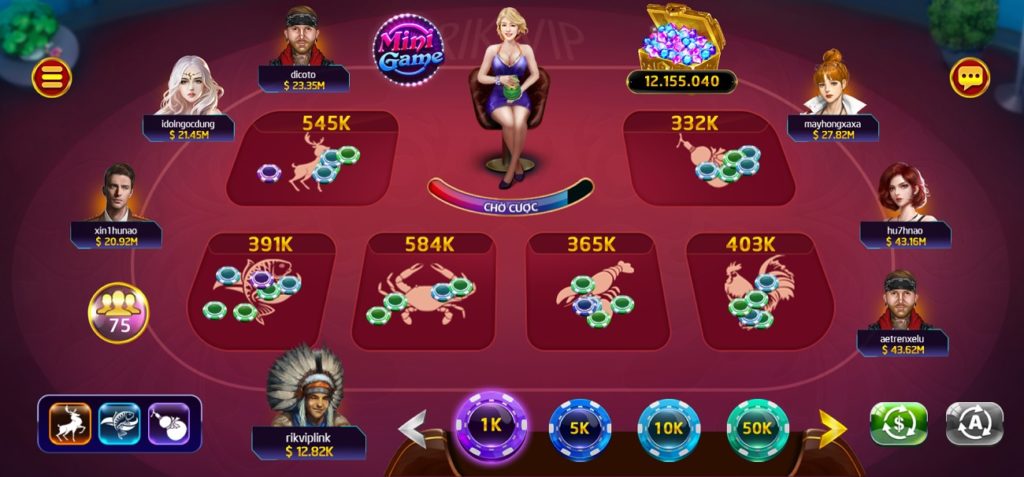Choose the shrimp betting tile
The height and width of the screenshot is (477, 1024).
tap(594, 290)
